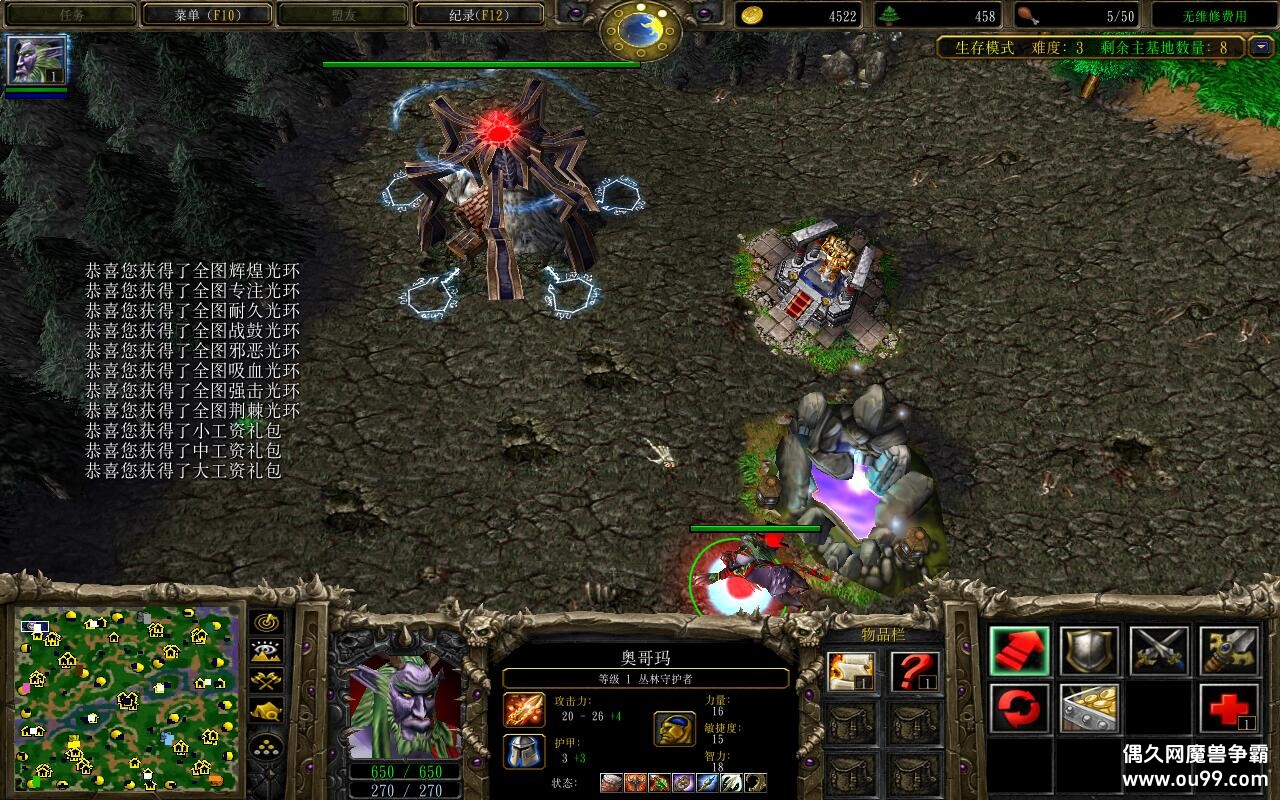Screen dimensions: 1280x800
Task: Click on the minimap
Action: tap(127, 696)
